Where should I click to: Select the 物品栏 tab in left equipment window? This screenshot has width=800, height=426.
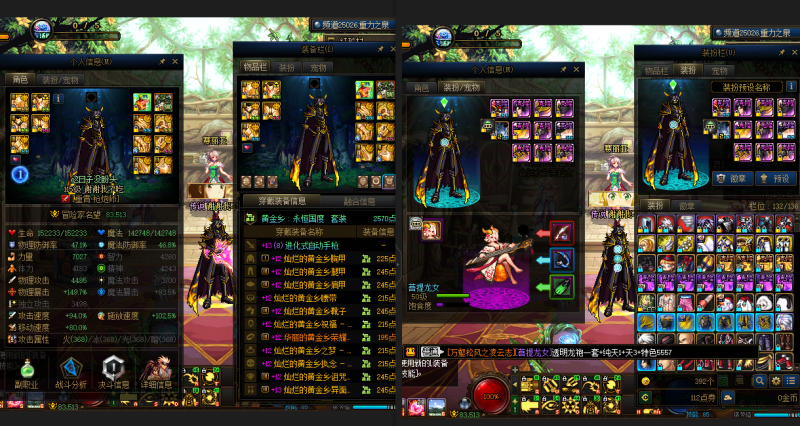(x=256, y=67)
